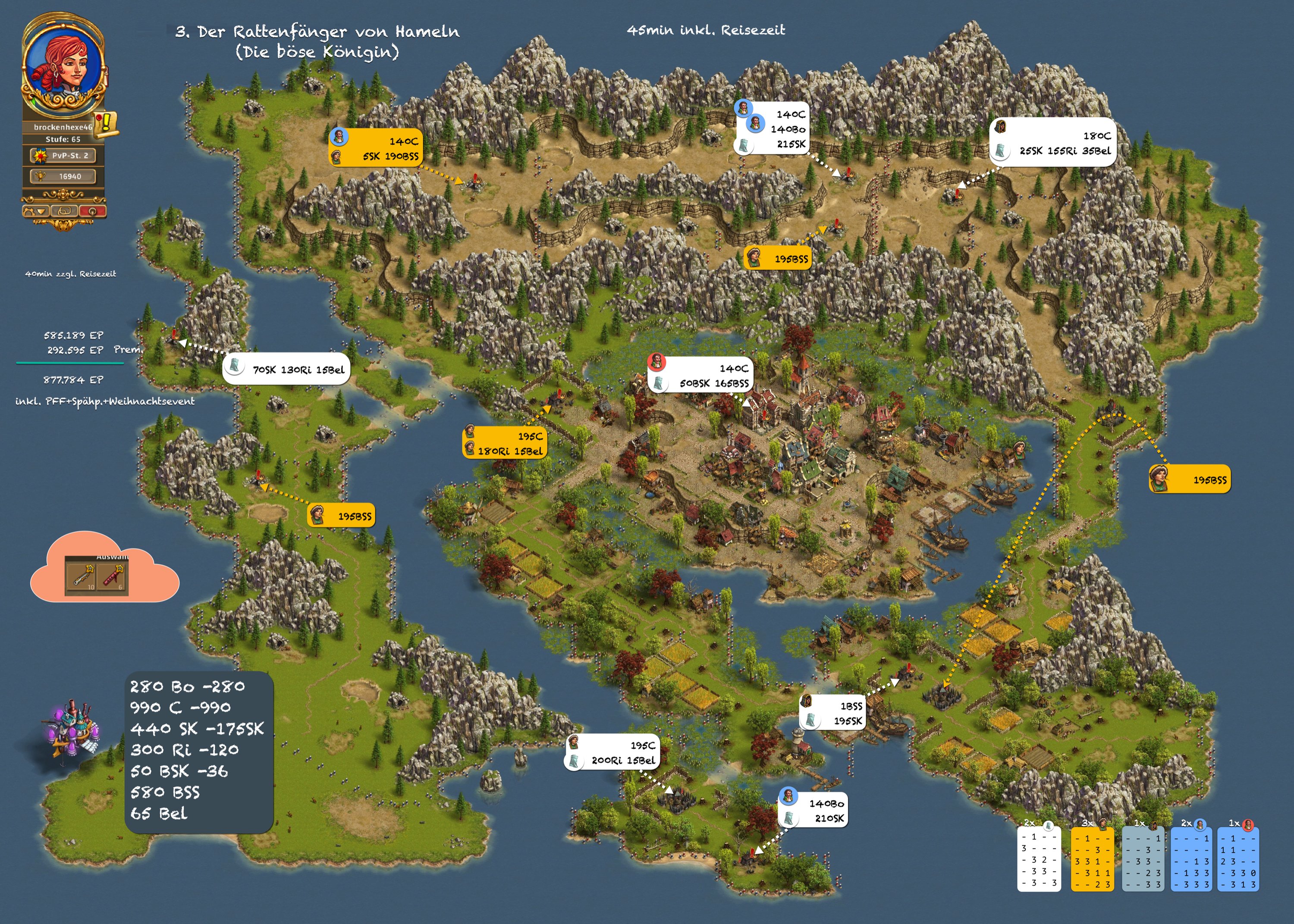Open the trophy points button showing 16940

tap(63, 176)
